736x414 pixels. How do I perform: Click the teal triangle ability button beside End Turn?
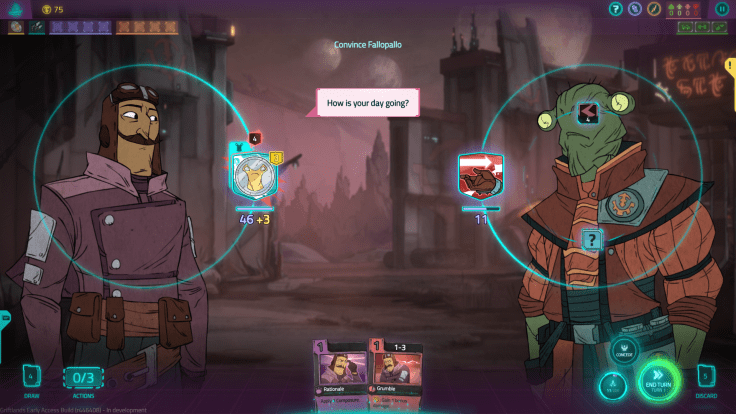pyautogui.click(x=613, y=386)
